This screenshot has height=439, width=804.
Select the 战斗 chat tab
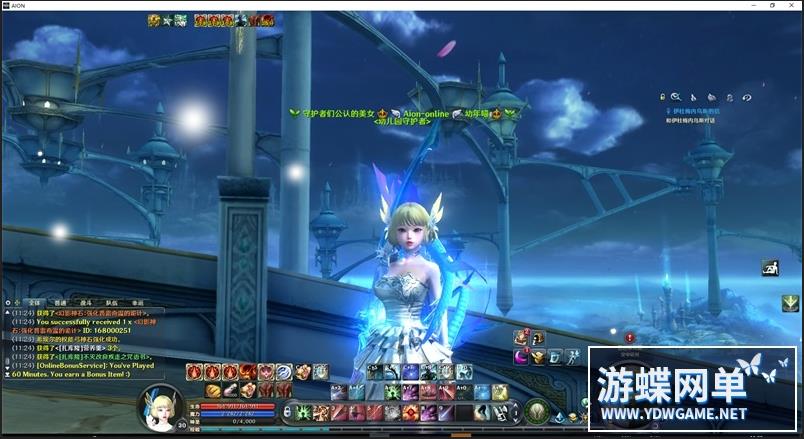tap(87, 301)
